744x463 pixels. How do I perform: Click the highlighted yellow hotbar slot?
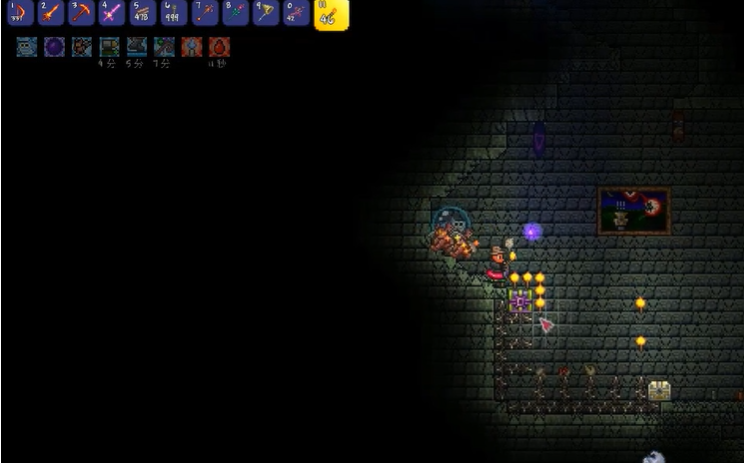pyautogui.click(x=331, y=14)
